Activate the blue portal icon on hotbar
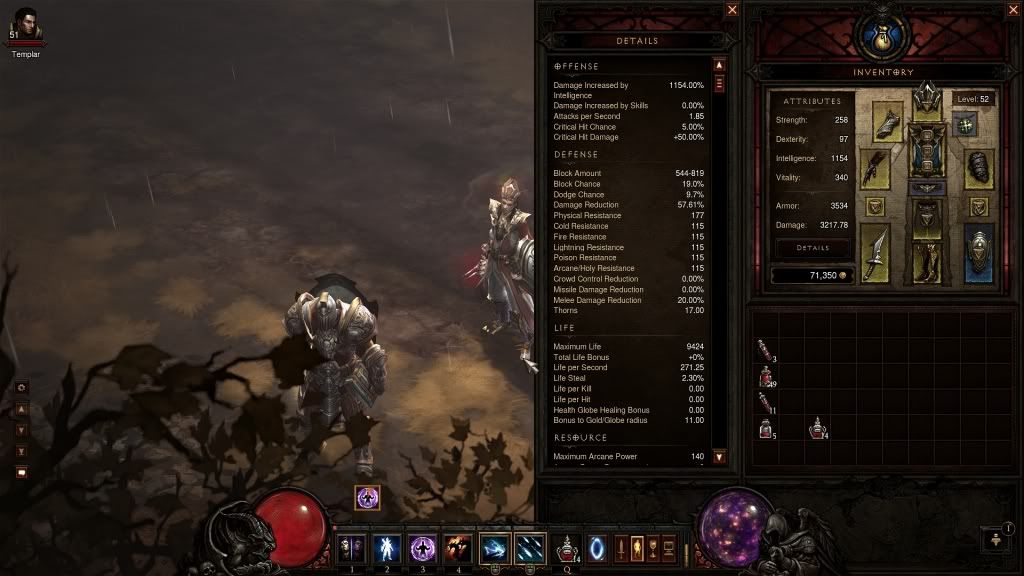The height and width of the screenshot is (576, 1024). pyautogui.click(x=596, y=548)
